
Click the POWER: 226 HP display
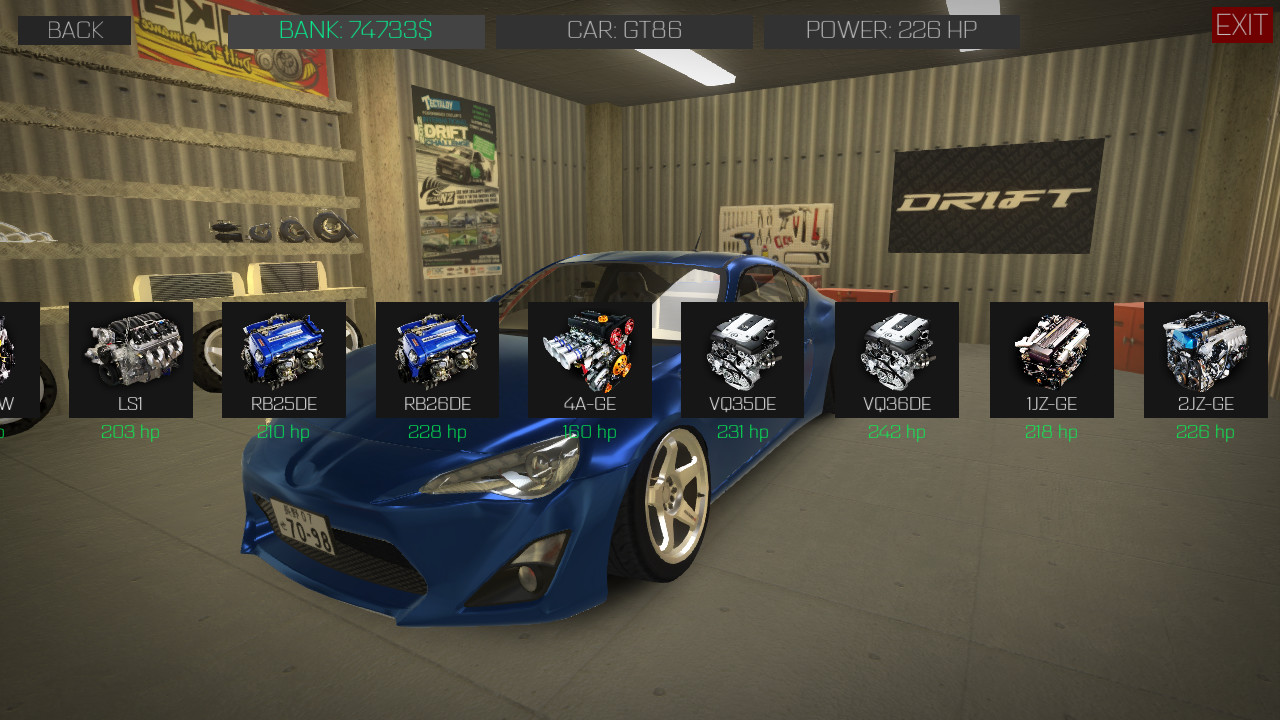tap(892, 30)
